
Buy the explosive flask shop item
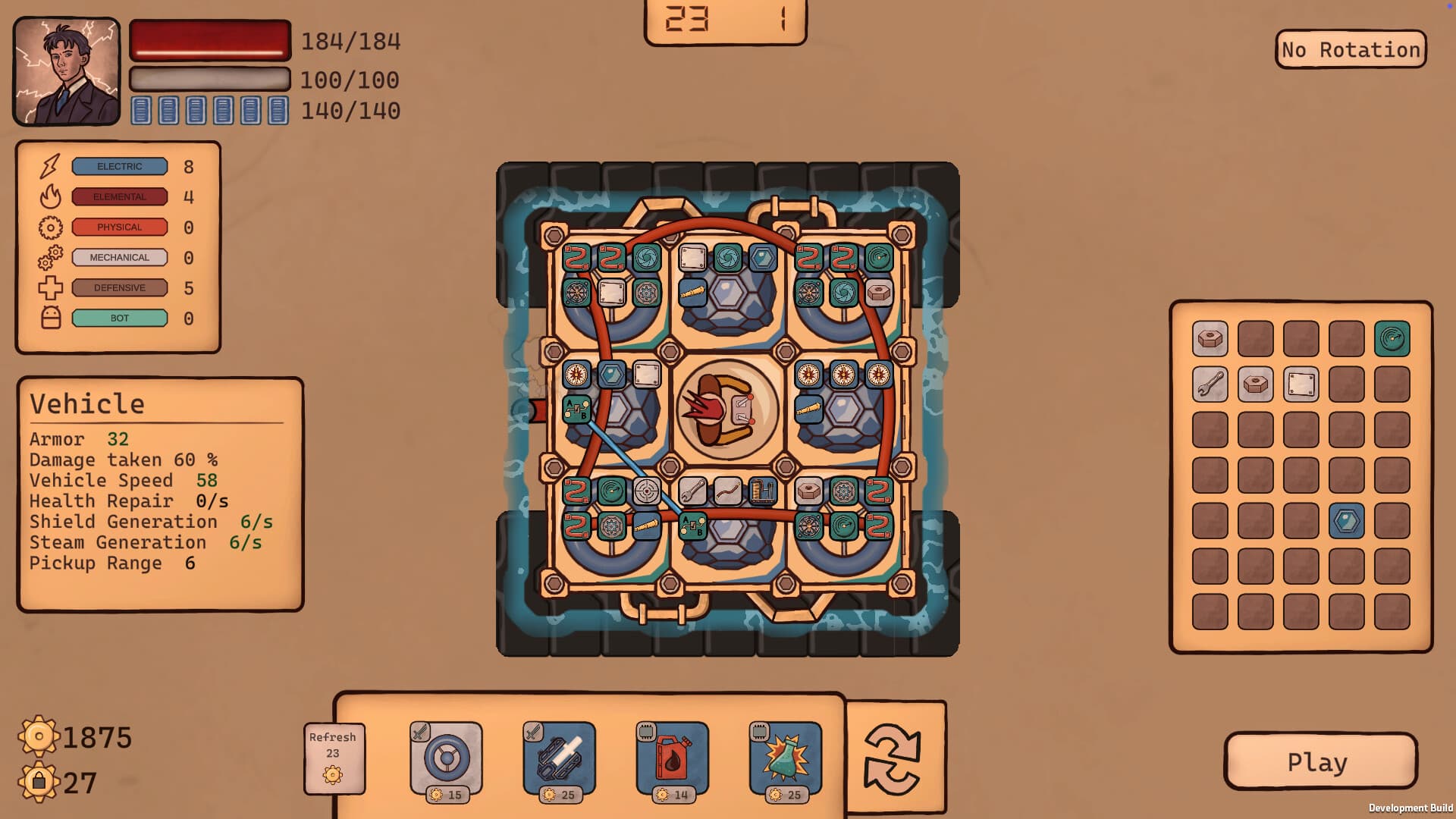tap(785, 758)
